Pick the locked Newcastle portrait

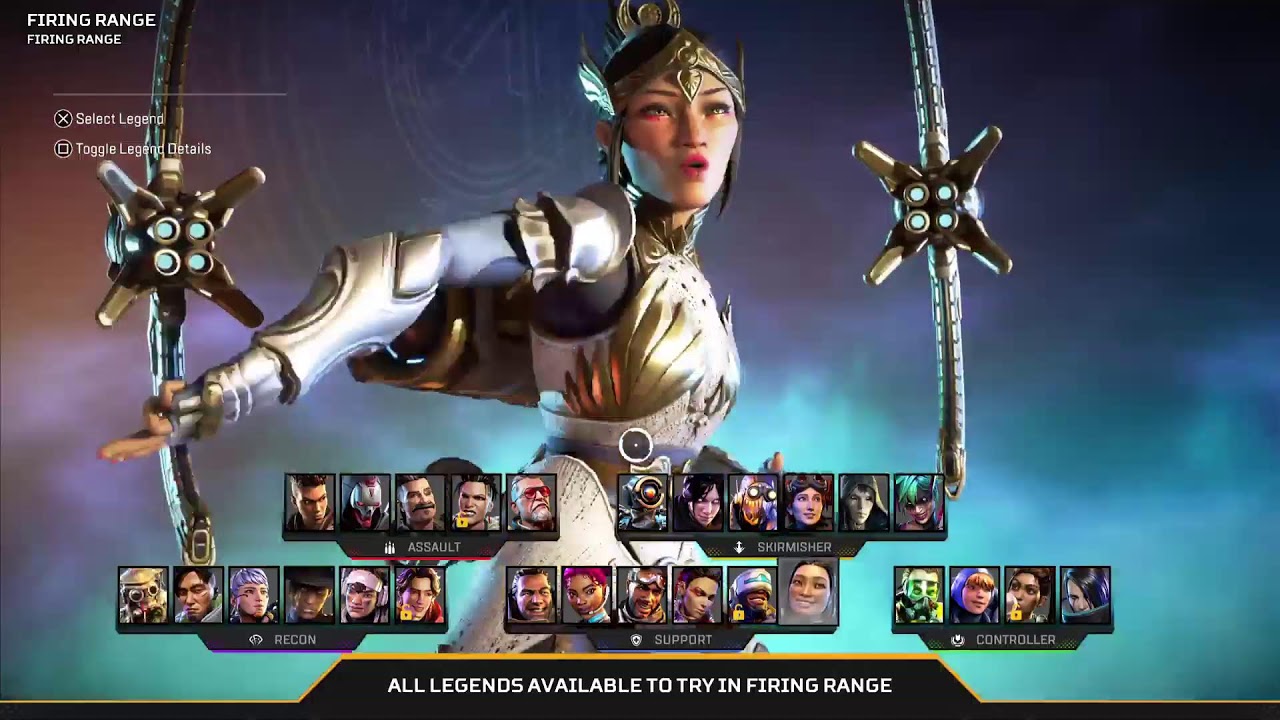pyautogui.click(x=751, y=595)
